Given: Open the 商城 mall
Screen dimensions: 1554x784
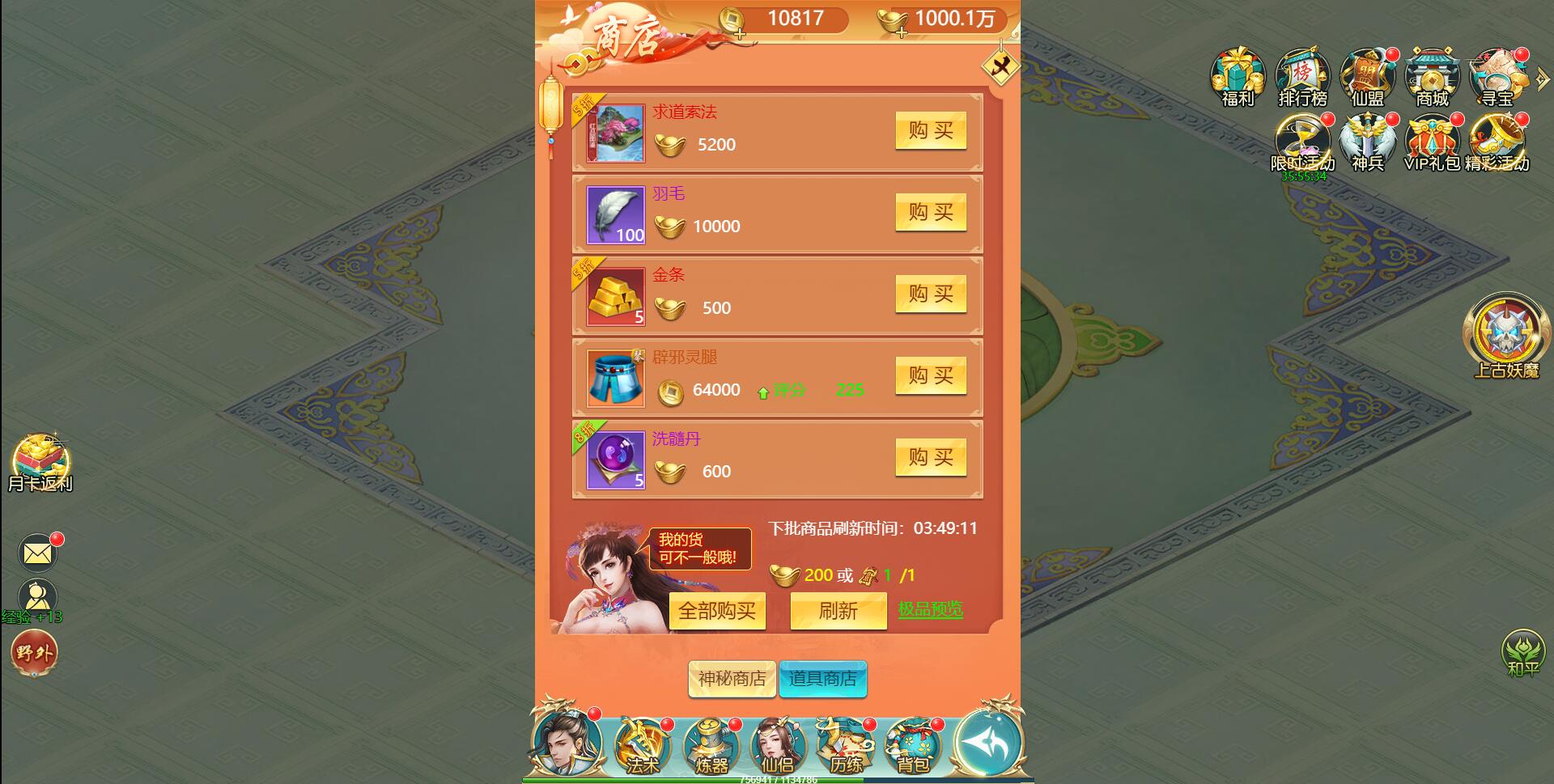Looking at the screenshot, I should coord(1430,77).
